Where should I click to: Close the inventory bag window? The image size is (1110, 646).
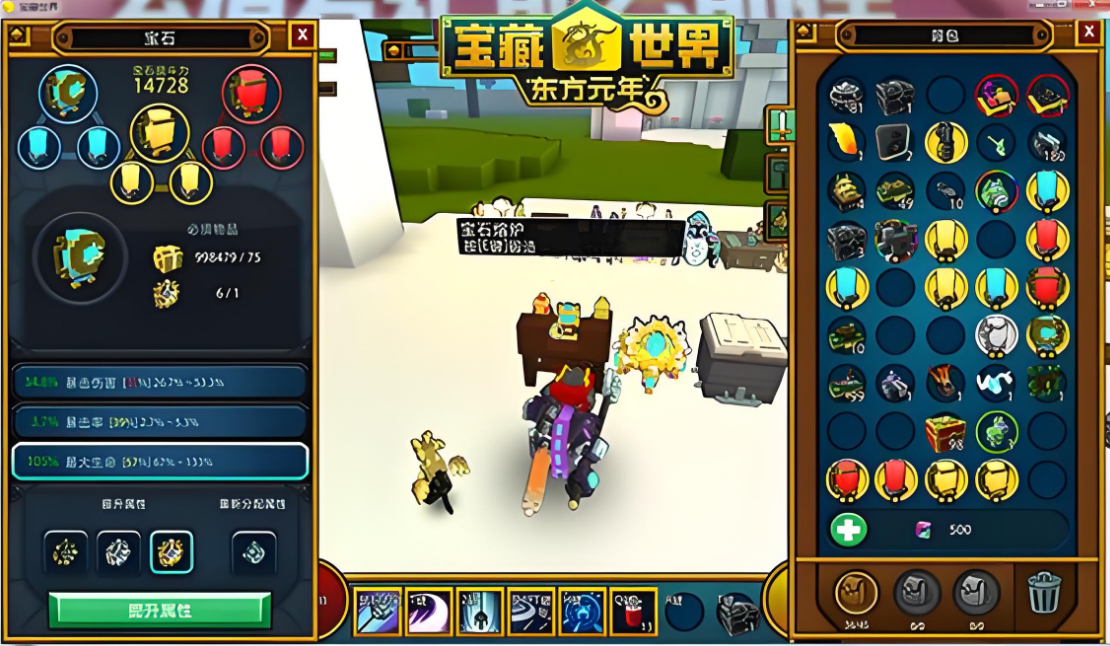[x=1088, y=32]
